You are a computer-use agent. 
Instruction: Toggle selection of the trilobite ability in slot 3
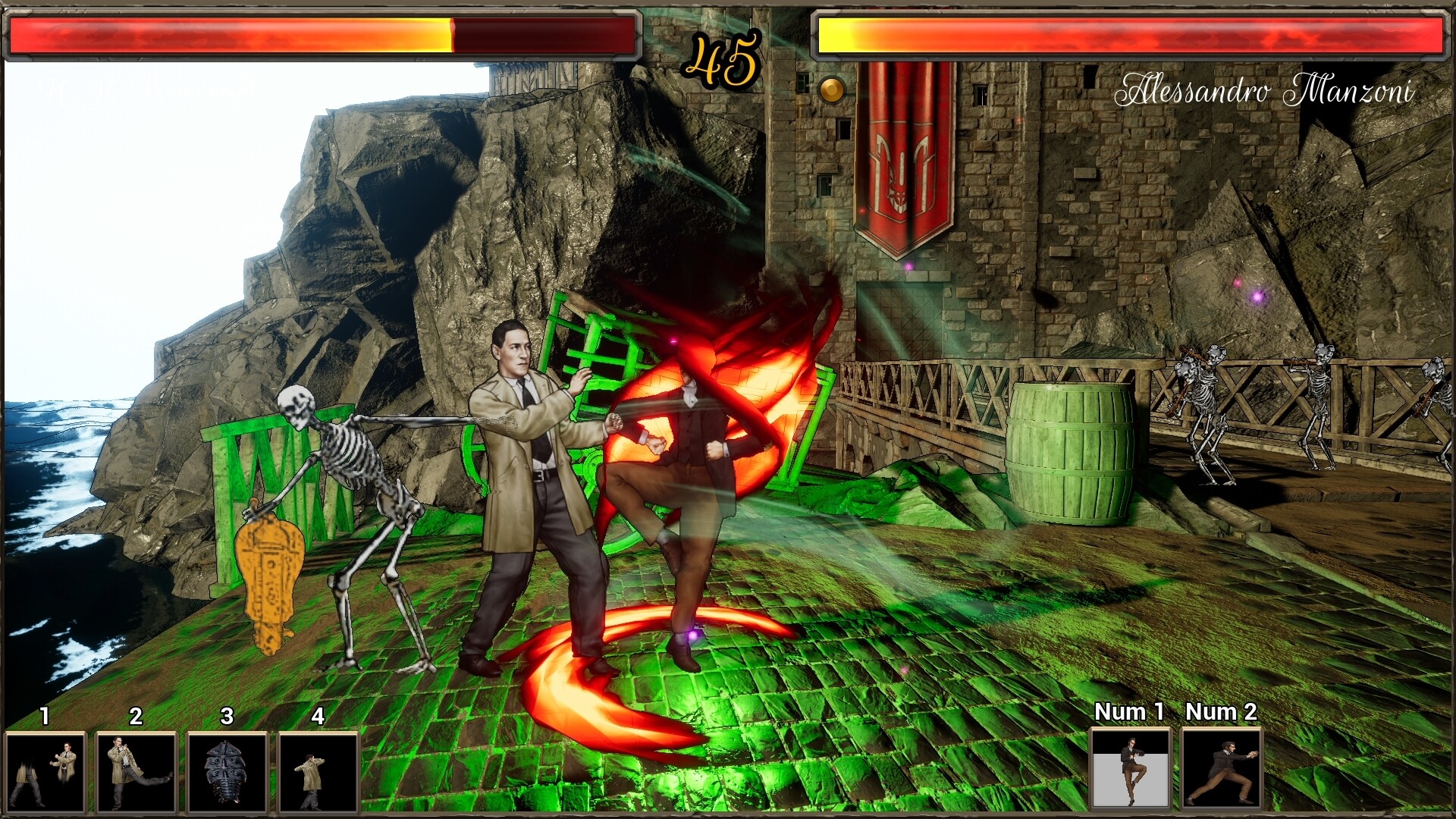point(227,770)
